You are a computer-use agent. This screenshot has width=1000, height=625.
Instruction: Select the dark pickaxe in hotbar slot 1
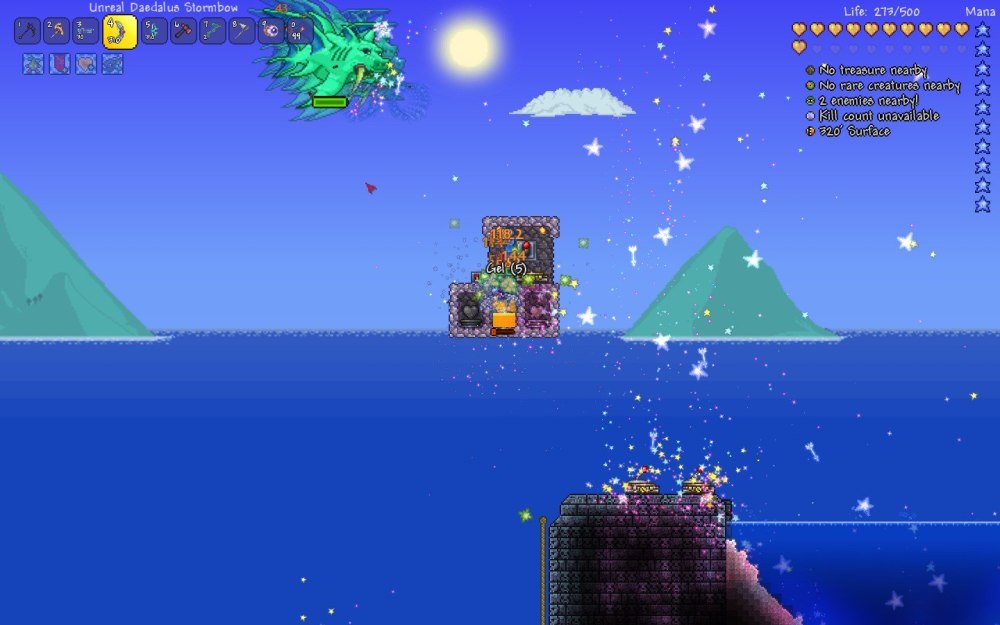pos(27,31)
